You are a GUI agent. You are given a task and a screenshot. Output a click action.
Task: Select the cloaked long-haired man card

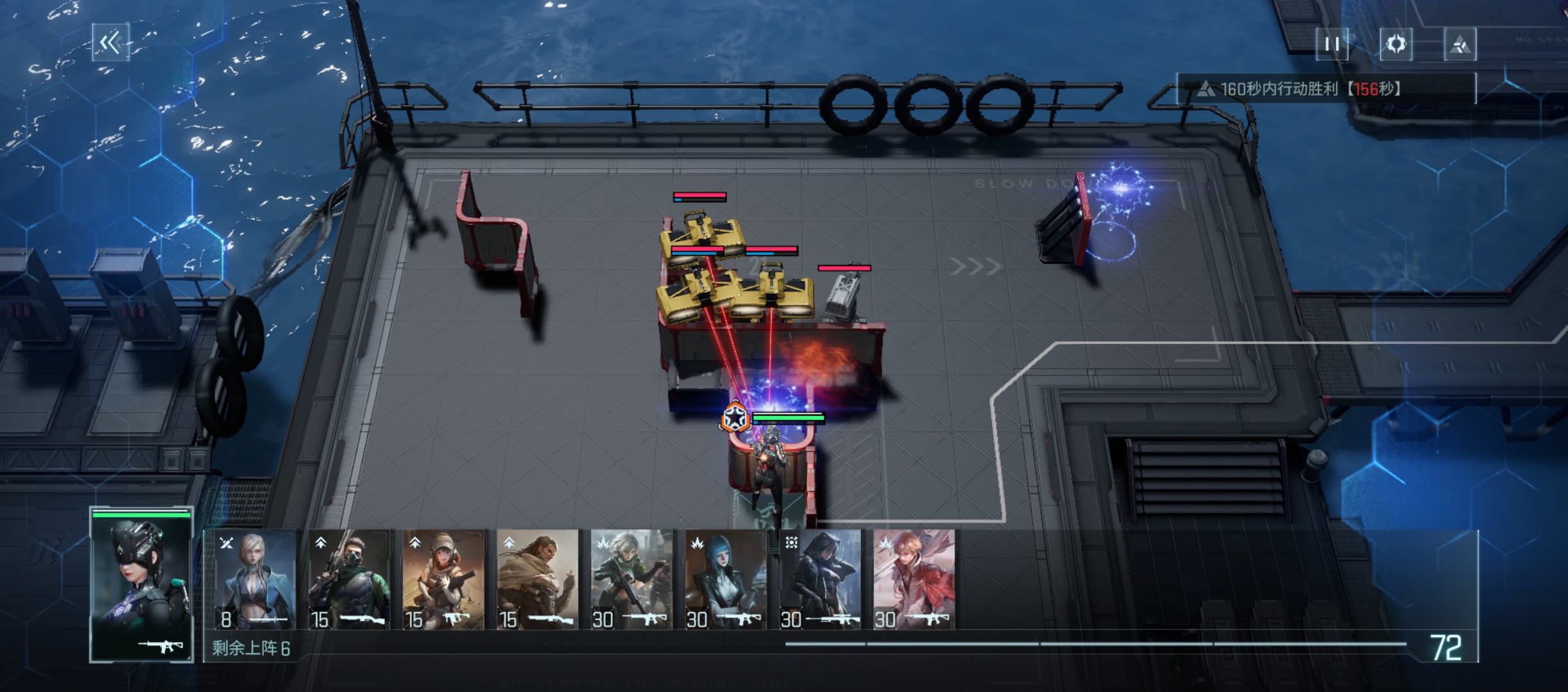pos(537,579)
